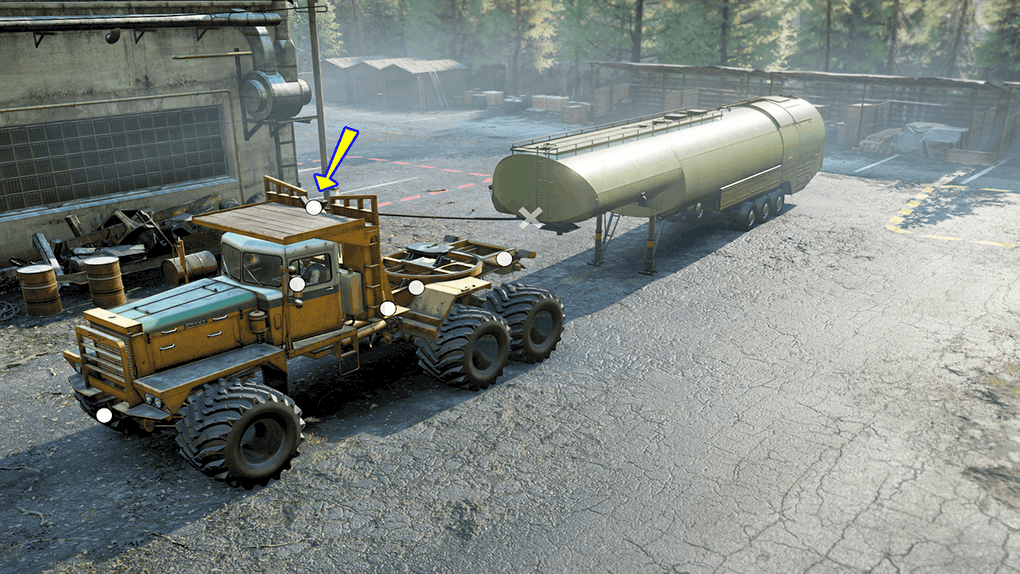This screenshot has width=1020, height=574.
Task: Select the winch point on the roof rack
Action: tap(314, 208)
